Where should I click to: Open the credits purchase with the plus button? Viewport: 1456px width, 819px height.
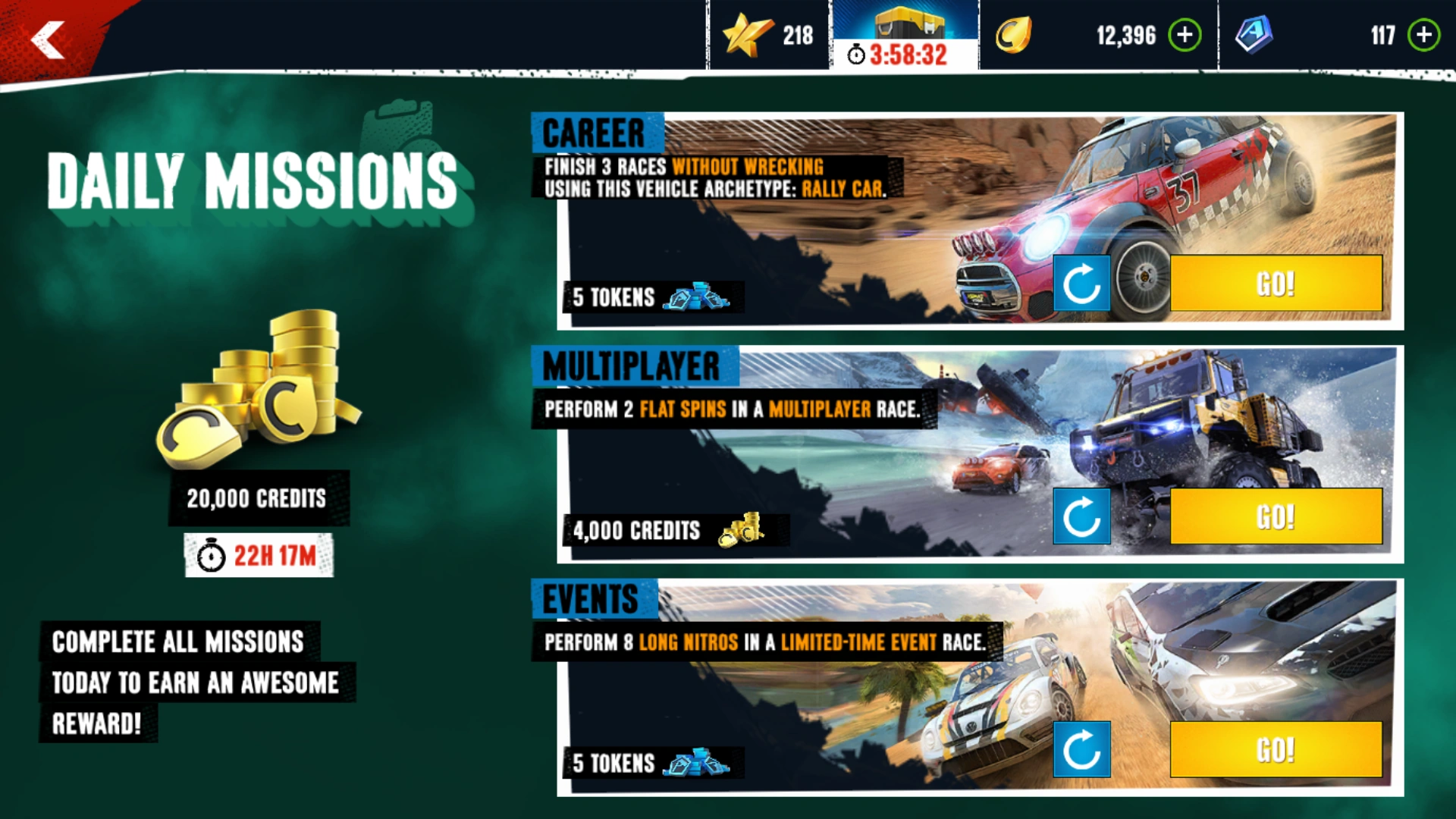pos(1184,34)
